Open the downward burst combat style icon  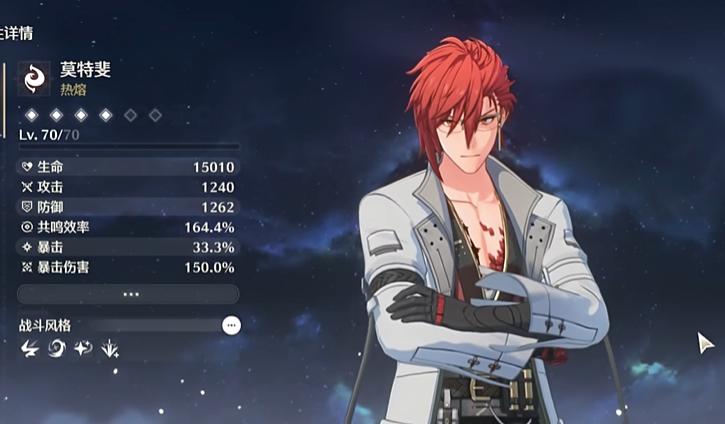click(x=110, y=349)
